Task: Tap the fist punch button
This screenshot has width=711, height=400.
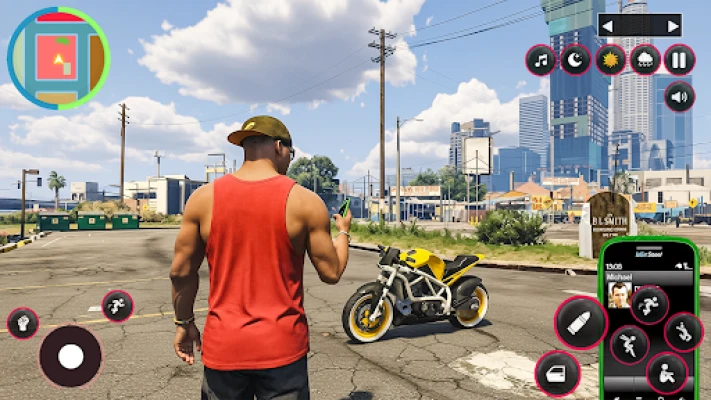Action: [22, 323]
